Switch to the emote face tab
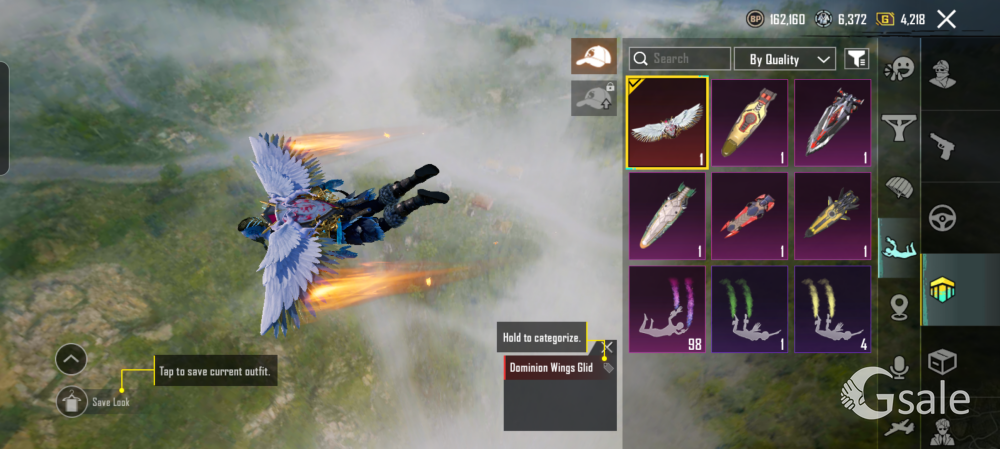Viewport: 1000px width, 449px height. click(899, 69)
